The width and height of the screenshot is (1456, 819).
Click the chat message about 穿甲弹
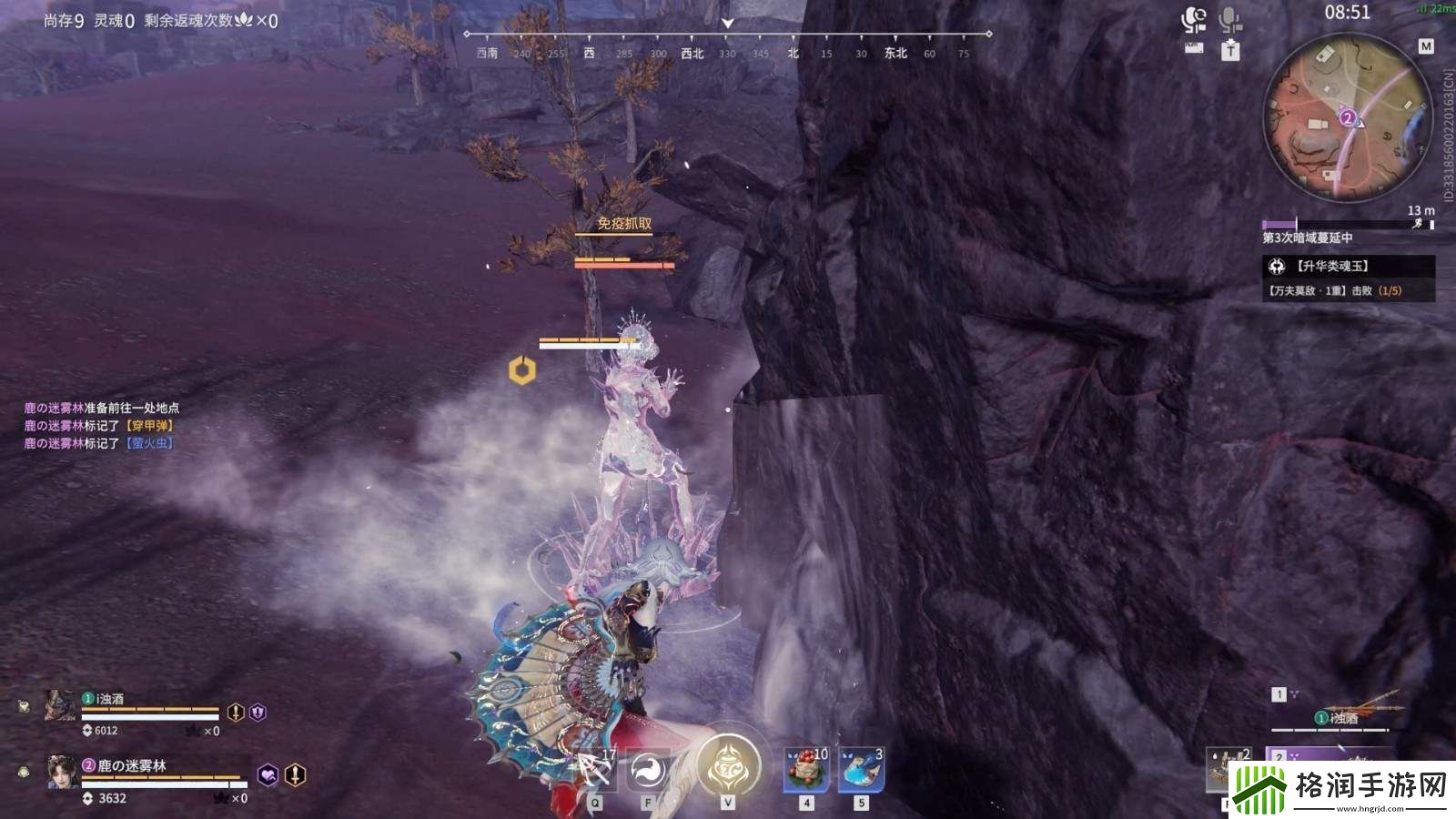pos(98,426)
